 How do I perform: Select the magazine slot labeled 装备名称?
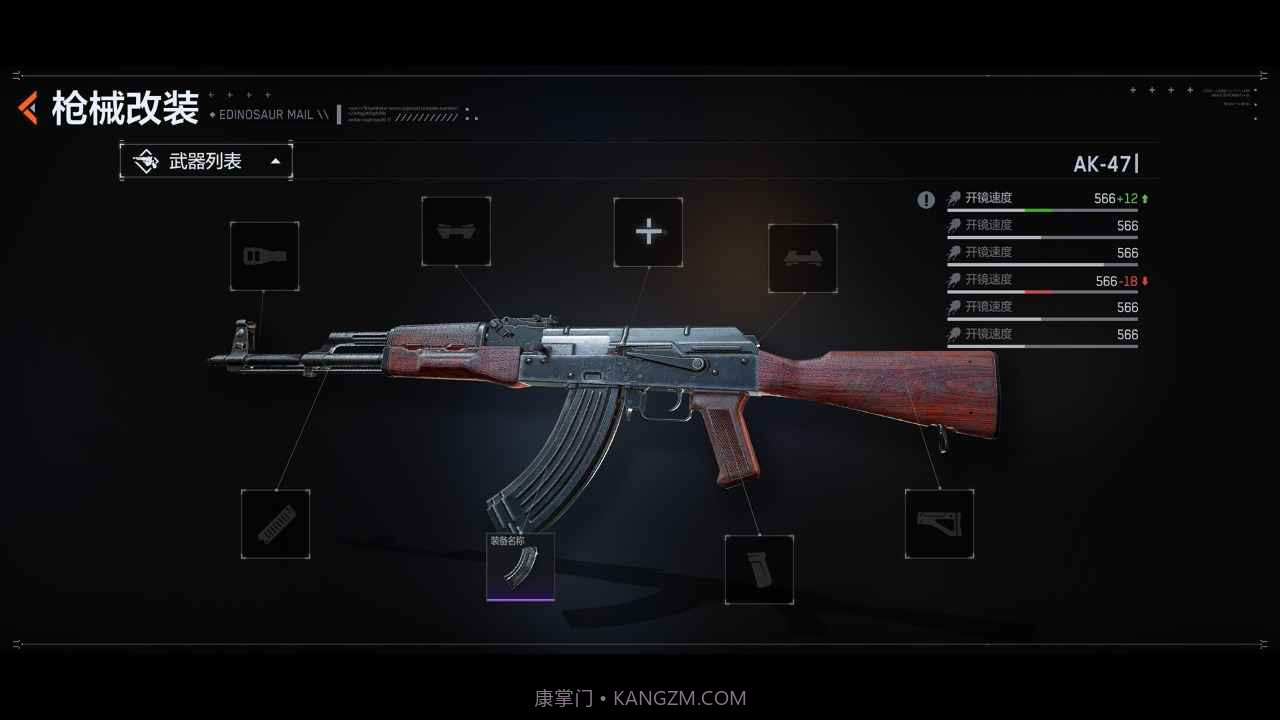(520, 567)
